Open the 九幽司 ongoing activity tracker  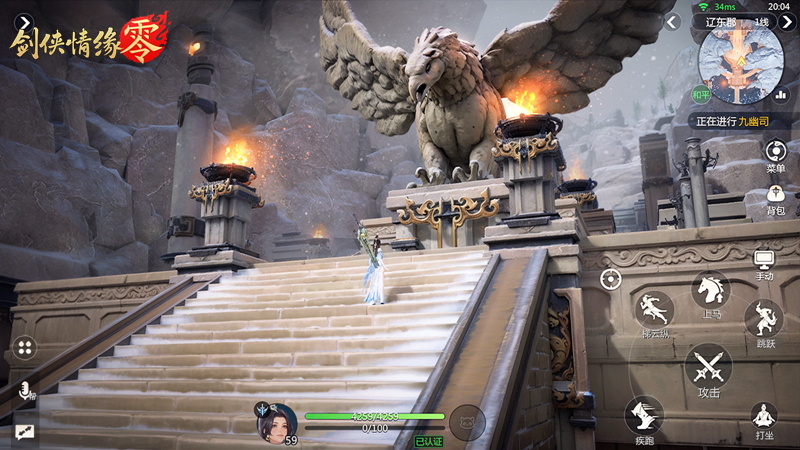[733, 122]
